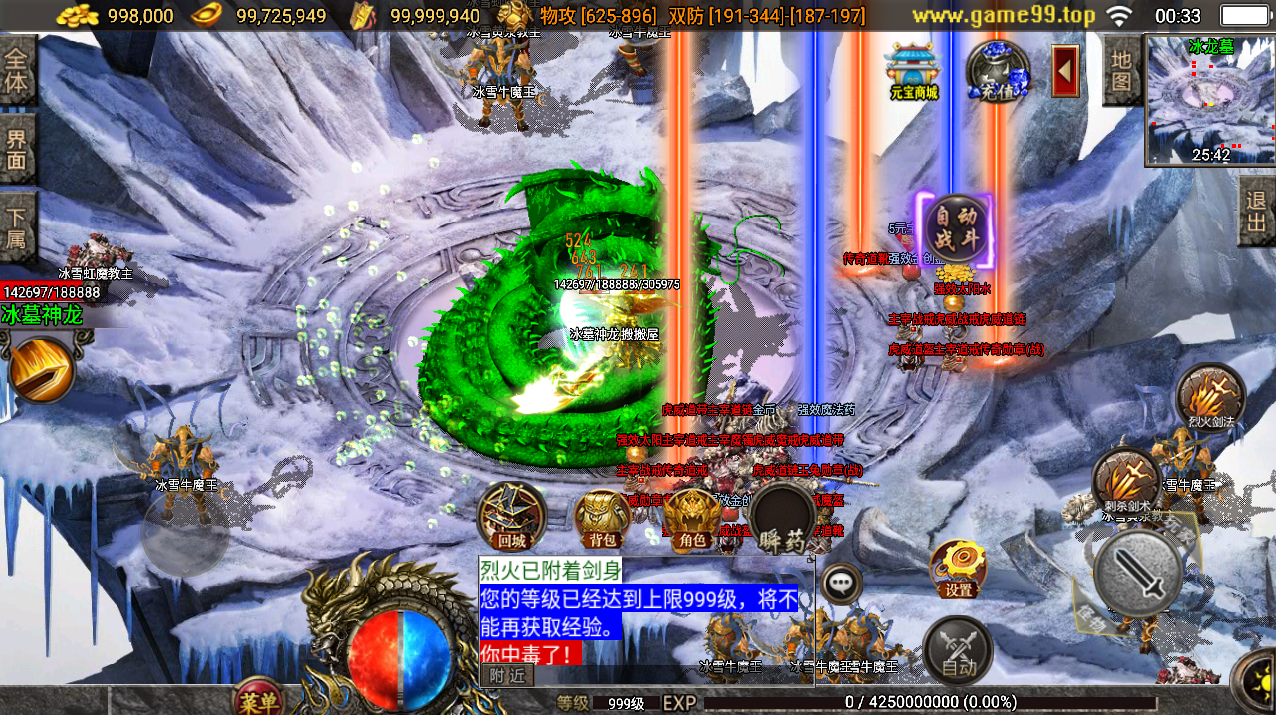Viewport: 1276px width, 715px height.
Task: Open the 元宝商城 shop
Action: pyautogui.click(x=911, y=70)
